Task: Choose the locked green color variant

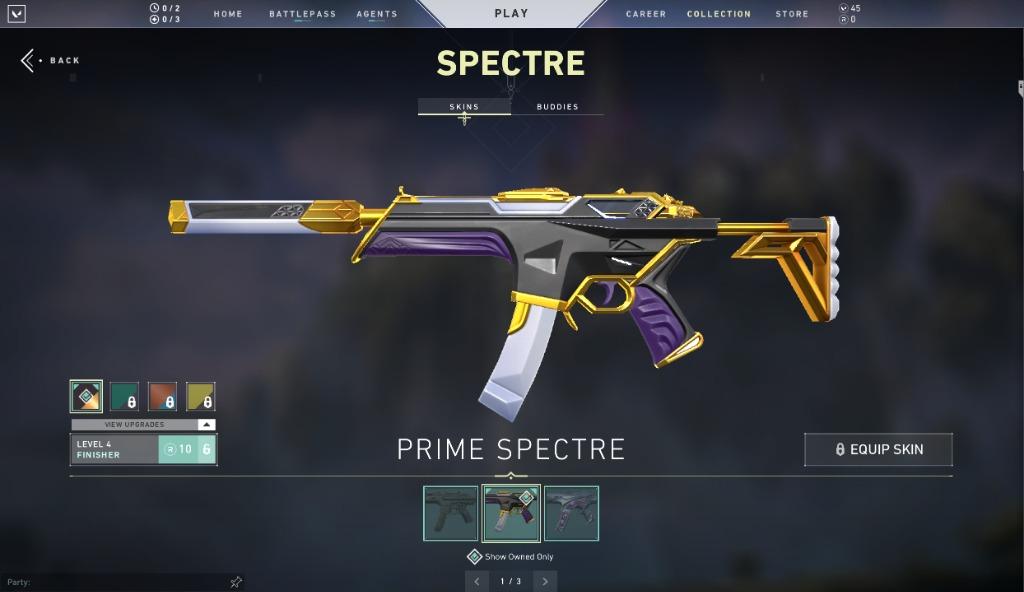Action: [x=124, y=397]
